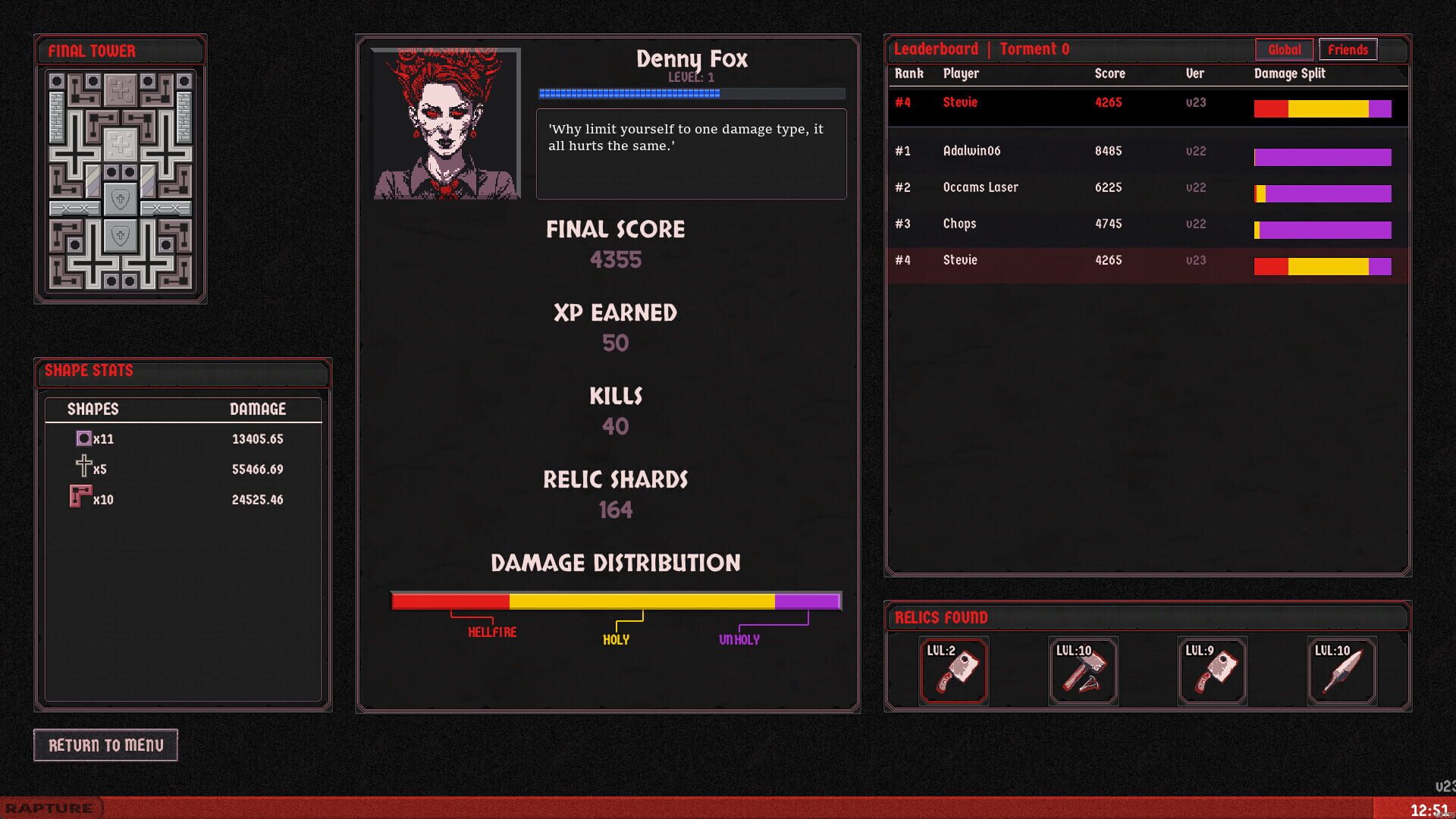Switch the leaderboard to Global rankings
Viewport: 1456px width, 819px height.
pos(1284,49)
